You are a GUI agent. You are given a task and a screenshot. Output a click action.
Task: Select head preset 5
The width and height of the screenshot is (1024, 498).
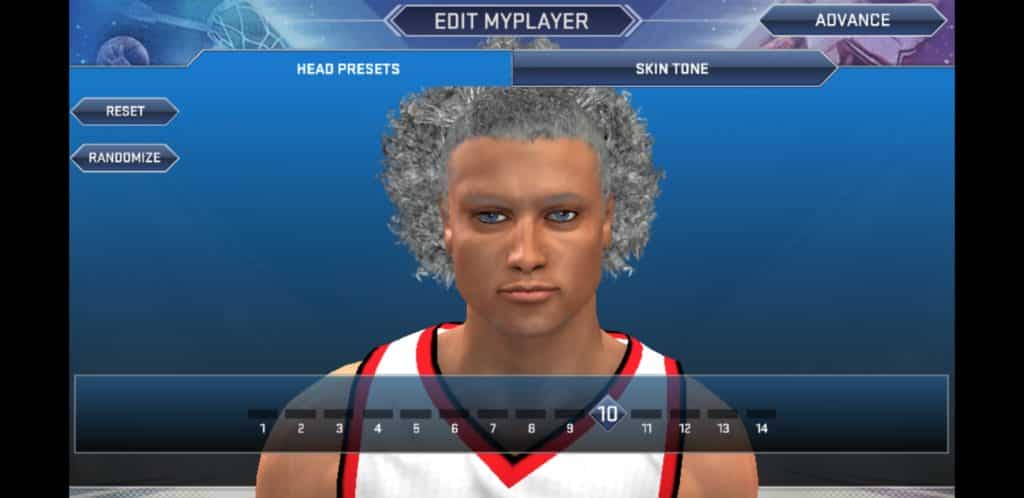pos(416,420)
